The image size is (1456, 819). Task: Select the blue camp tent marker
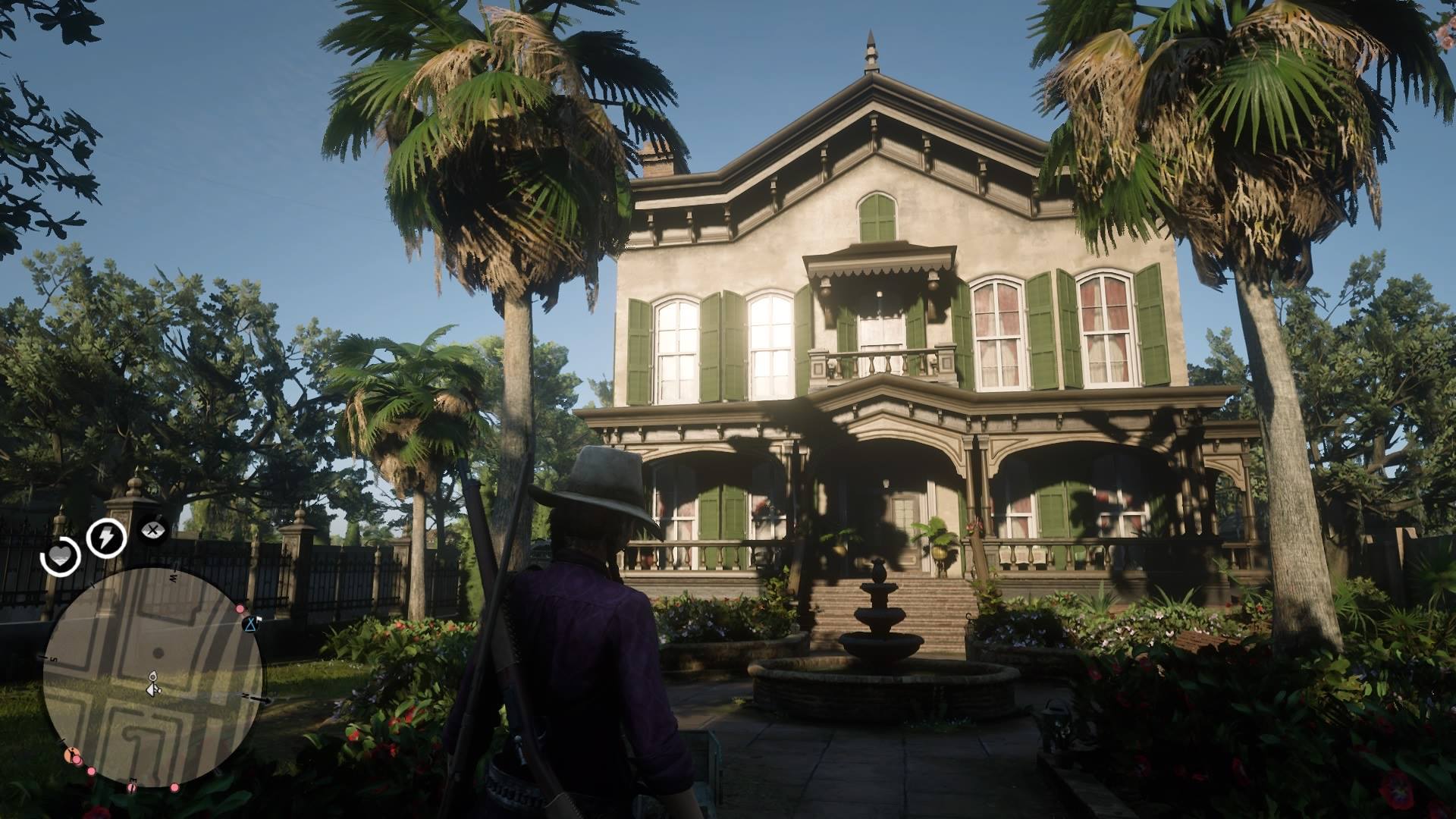250,623
